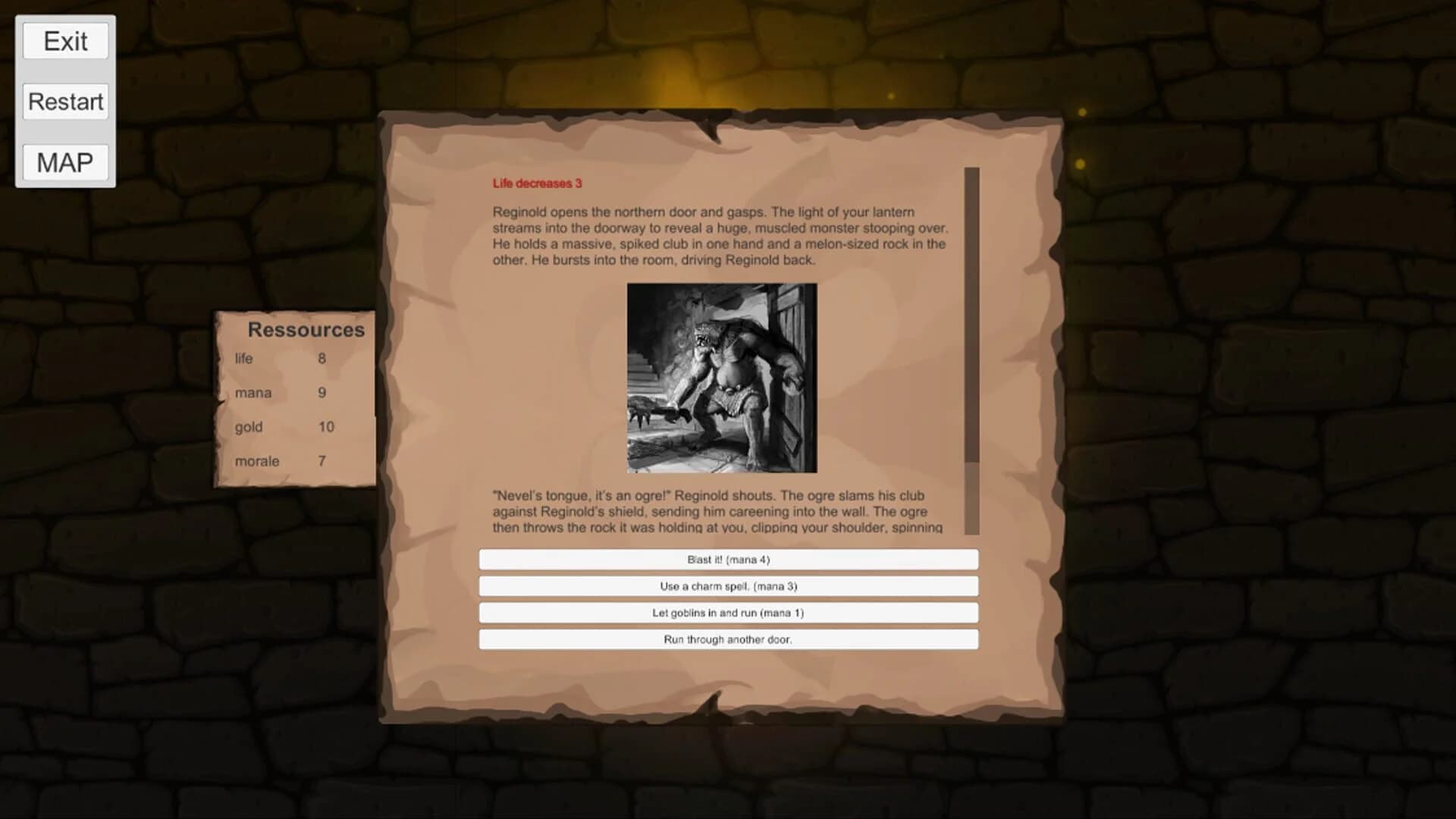The image size is (1456, 819).
Task: Select the gold resource row
Action: point(250,427)
